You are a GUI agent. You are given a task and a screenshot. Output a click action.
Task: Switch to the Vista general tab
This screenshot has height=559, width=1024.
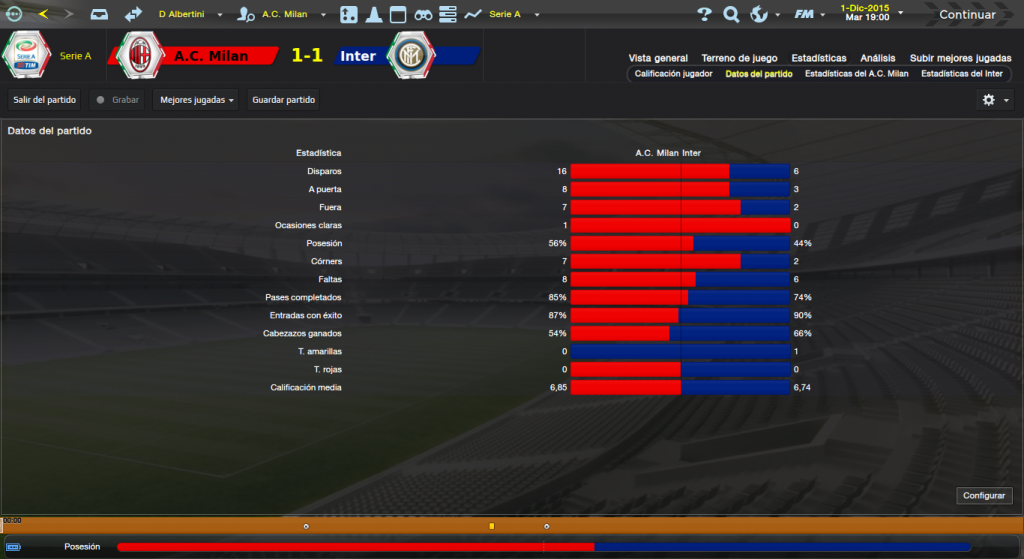(658, 58)
